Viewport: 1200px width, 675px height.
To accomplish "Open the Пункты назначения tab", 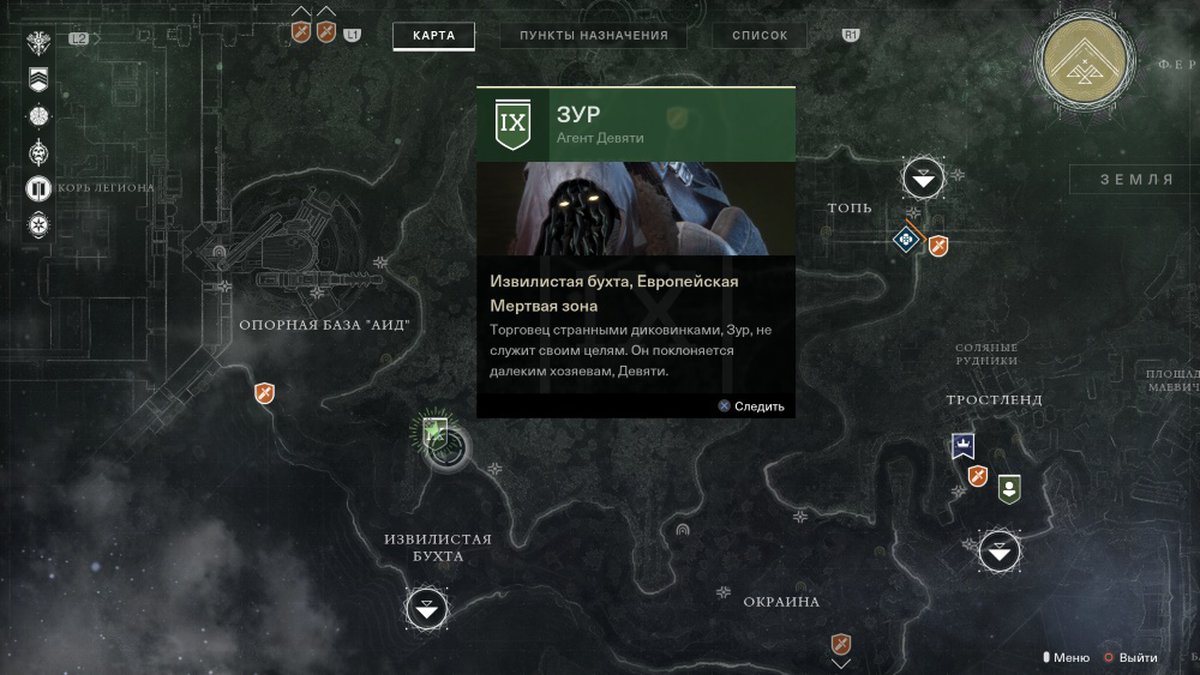I will tap(593, 36).
